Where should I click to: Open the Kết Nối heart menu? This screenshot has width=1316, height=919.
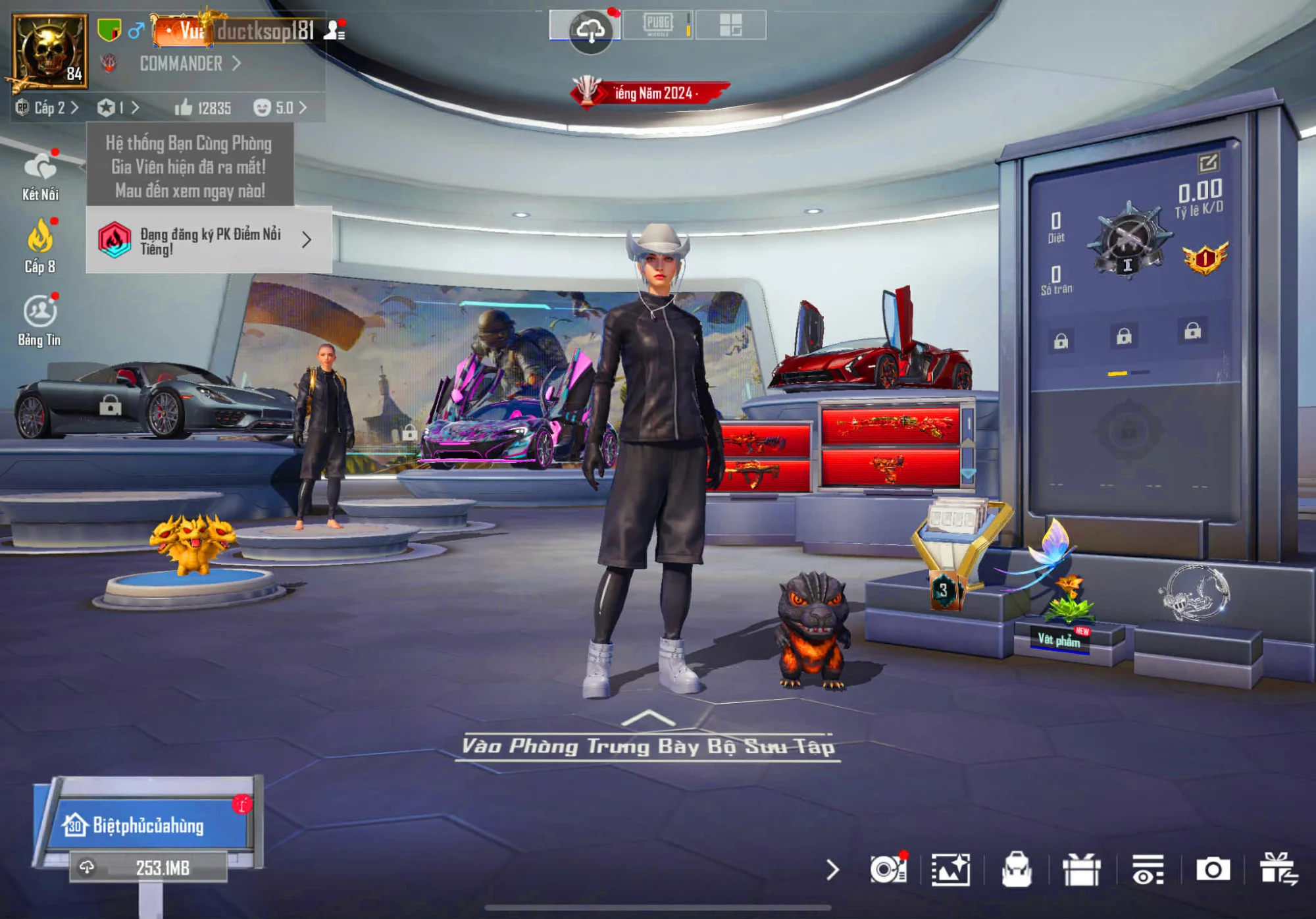coord(40,176)
